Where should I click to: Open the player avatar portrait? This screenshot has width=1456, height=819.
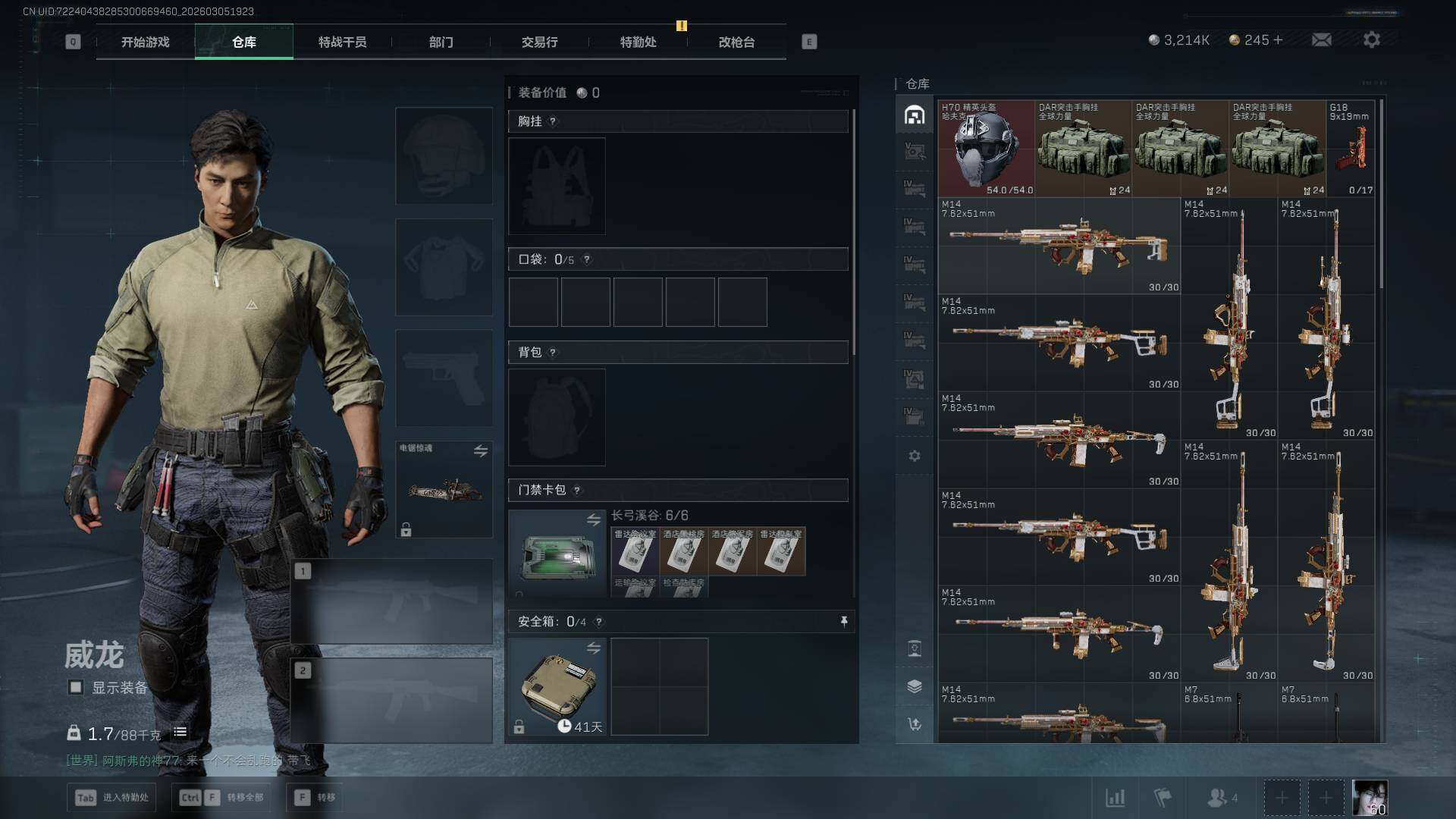point(1370,797)
